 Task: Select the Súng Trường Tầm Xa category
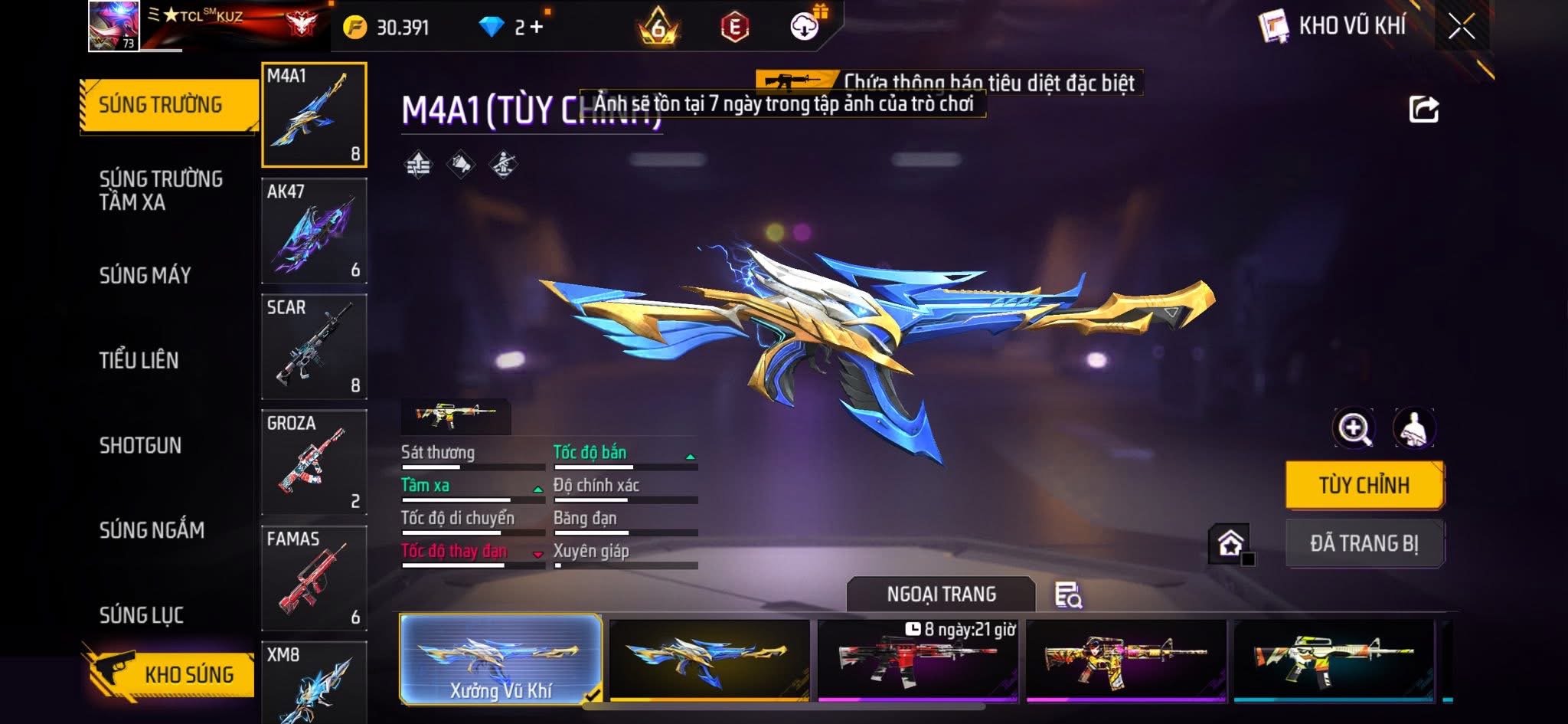click(161, 190)
